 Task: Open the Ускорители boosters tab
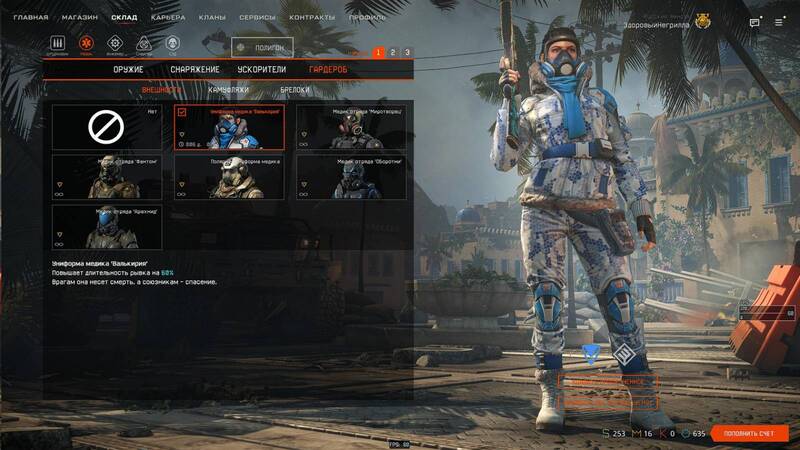click(x=262, y=70)
